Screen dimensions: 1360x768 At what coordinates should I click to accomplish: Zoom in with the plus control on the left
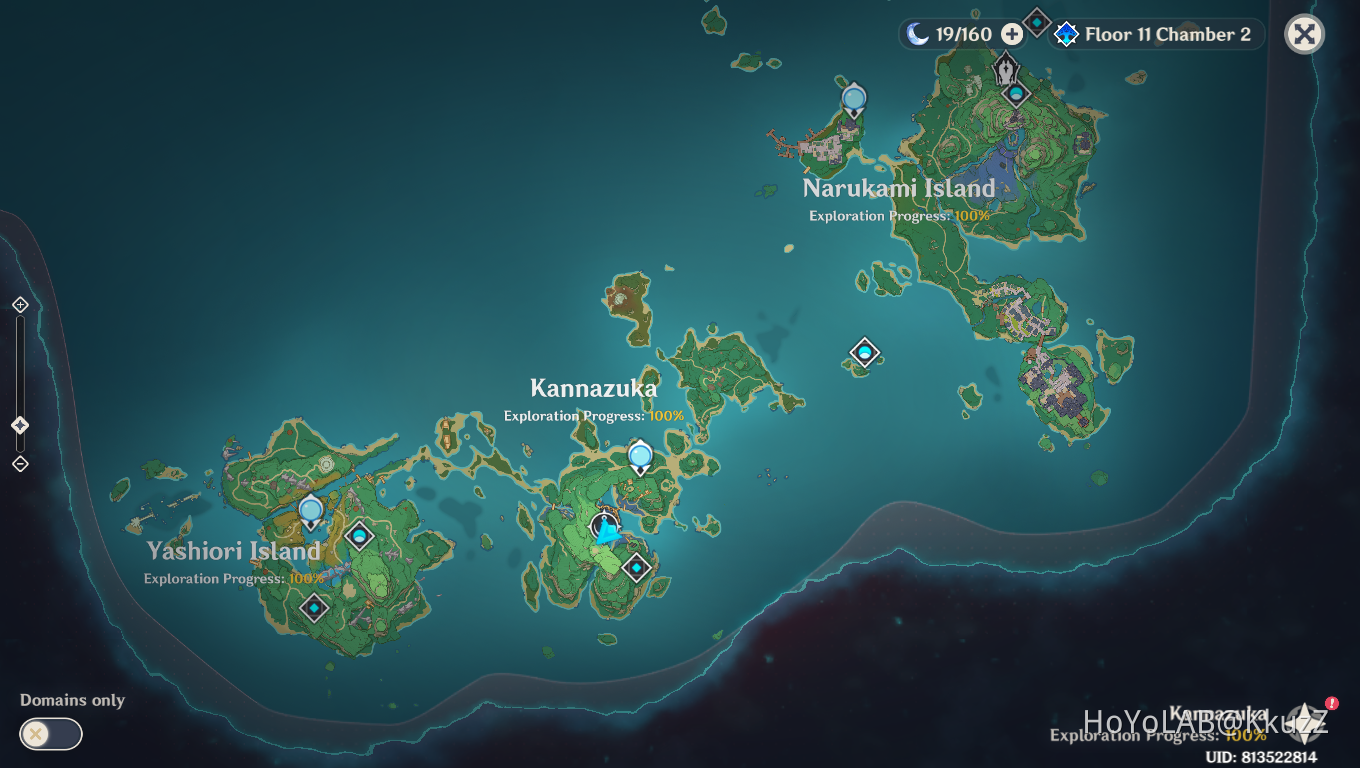pyautogui.click(x=19, y=304)
